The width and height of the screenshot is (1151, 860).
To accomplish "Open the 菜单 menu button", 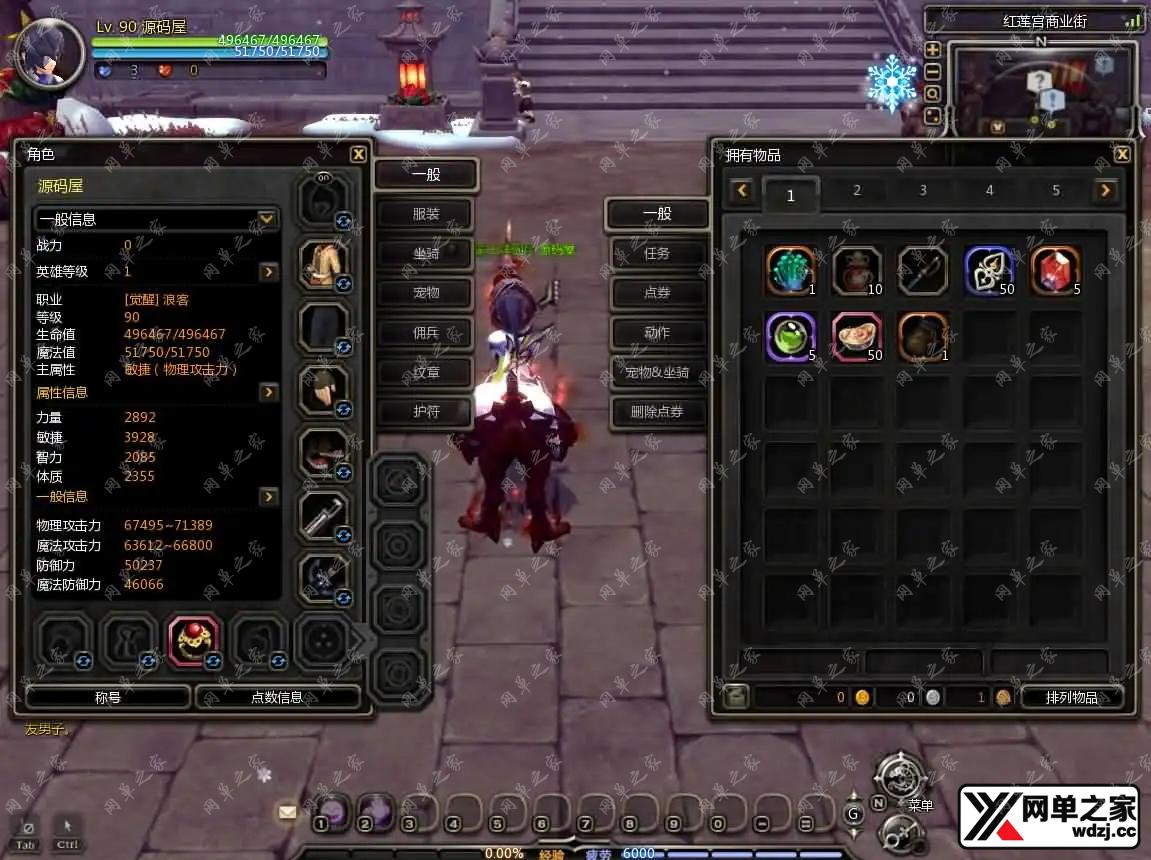I will [898, 779].
